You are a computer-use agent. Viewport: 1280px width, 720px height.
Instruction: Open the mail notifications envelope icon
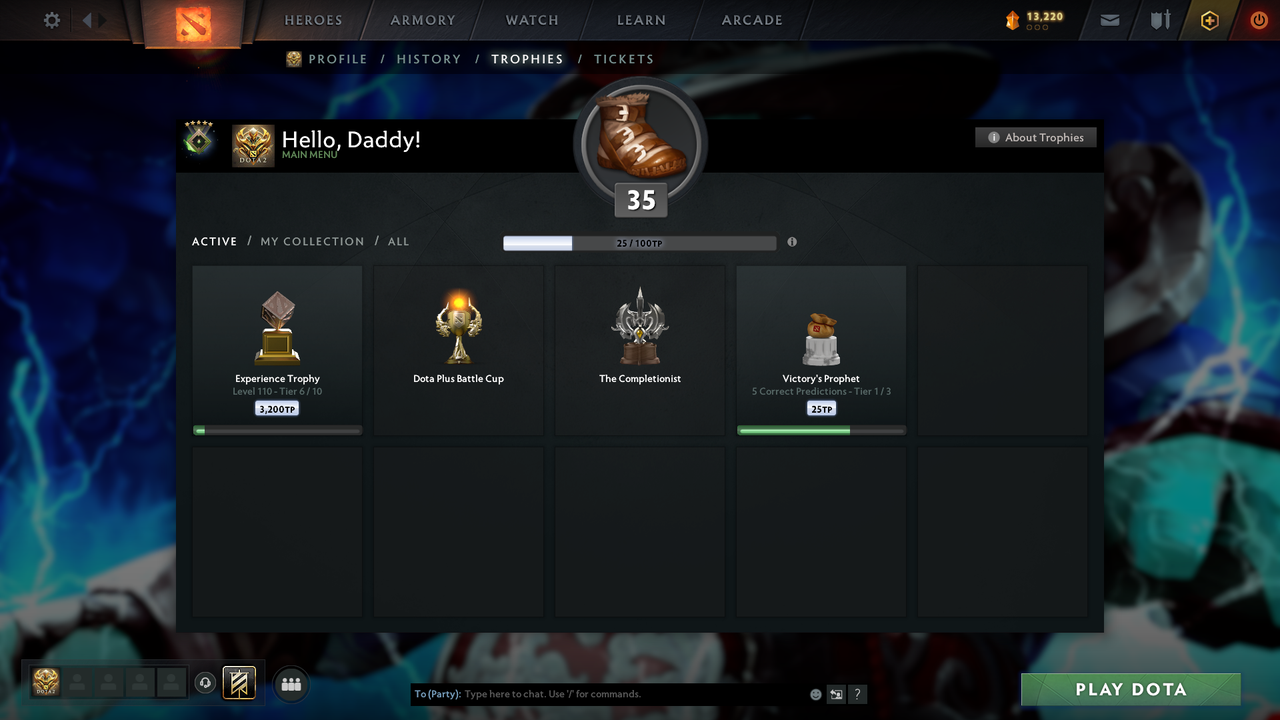coord(1109,20)
